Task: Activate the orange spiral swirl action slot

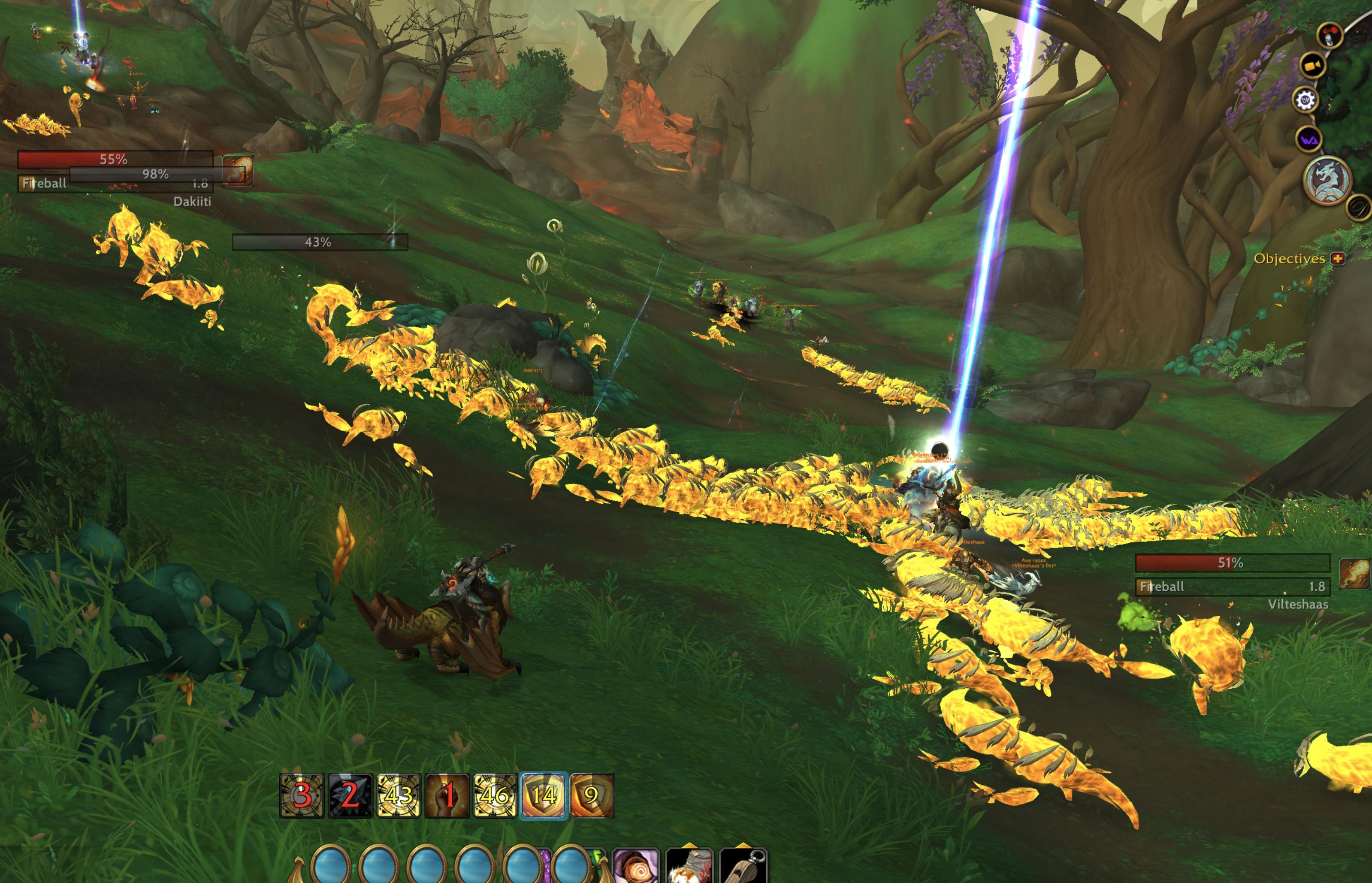Action: click(x=636, y=867)
